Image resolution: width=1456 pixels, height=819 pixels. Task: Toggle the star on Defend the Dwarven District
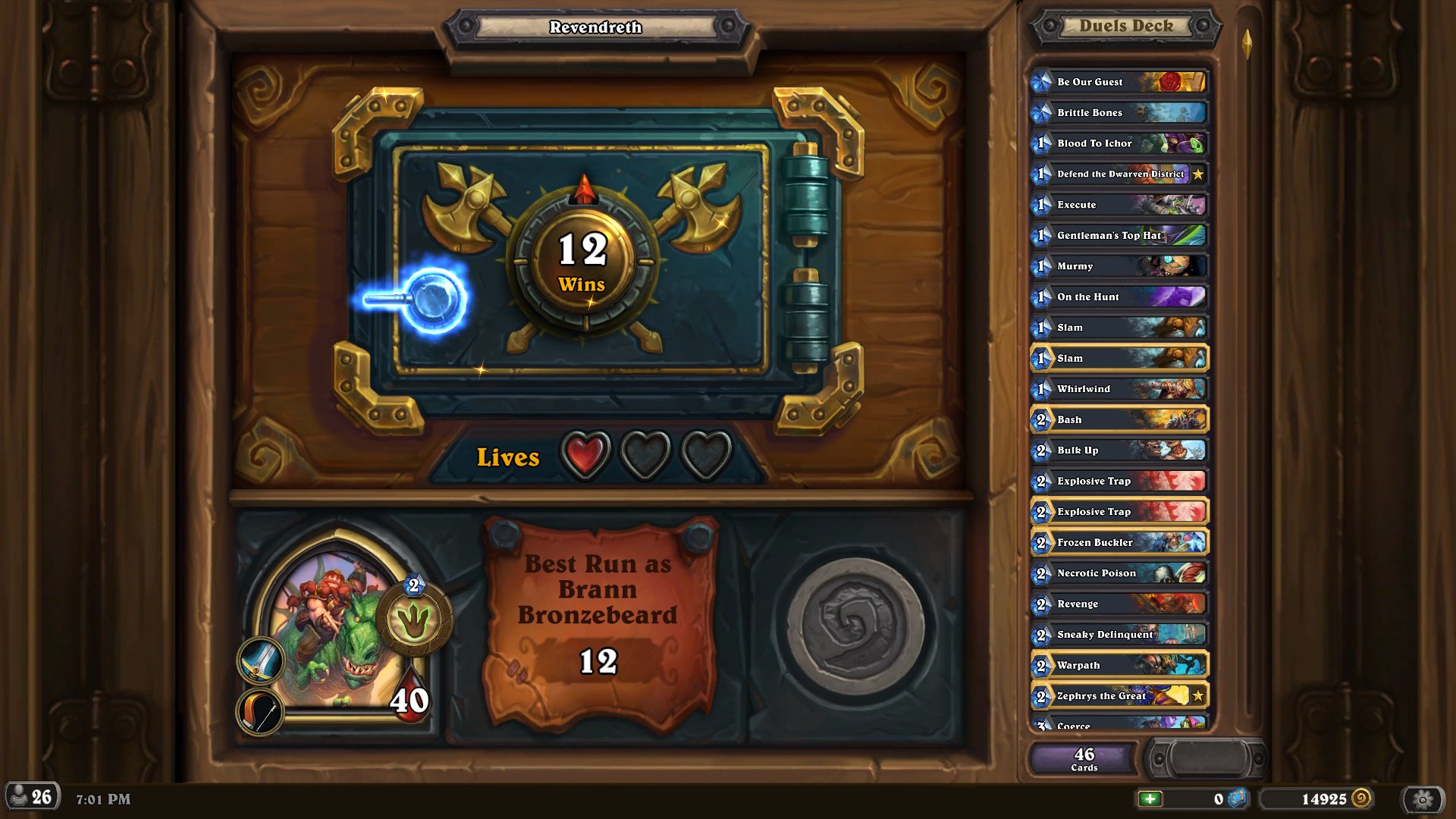tap(1197, 174)
